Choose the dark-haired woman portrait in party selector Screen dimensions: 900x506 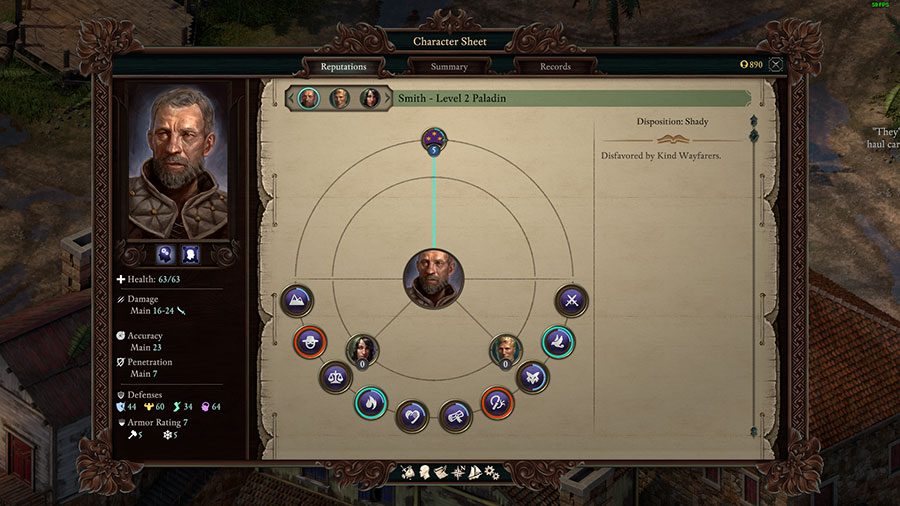(369, 98)
